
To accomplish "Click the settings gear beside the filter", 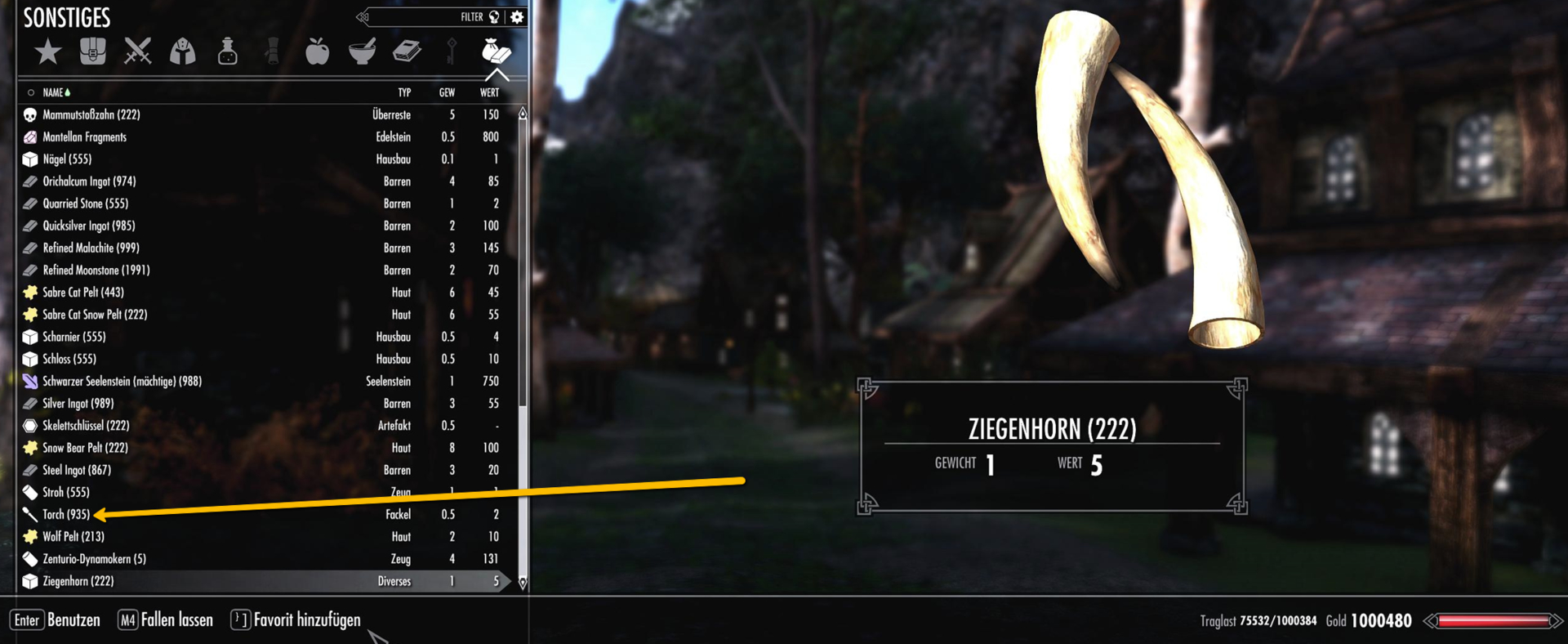I will click(x=517, y=16).
